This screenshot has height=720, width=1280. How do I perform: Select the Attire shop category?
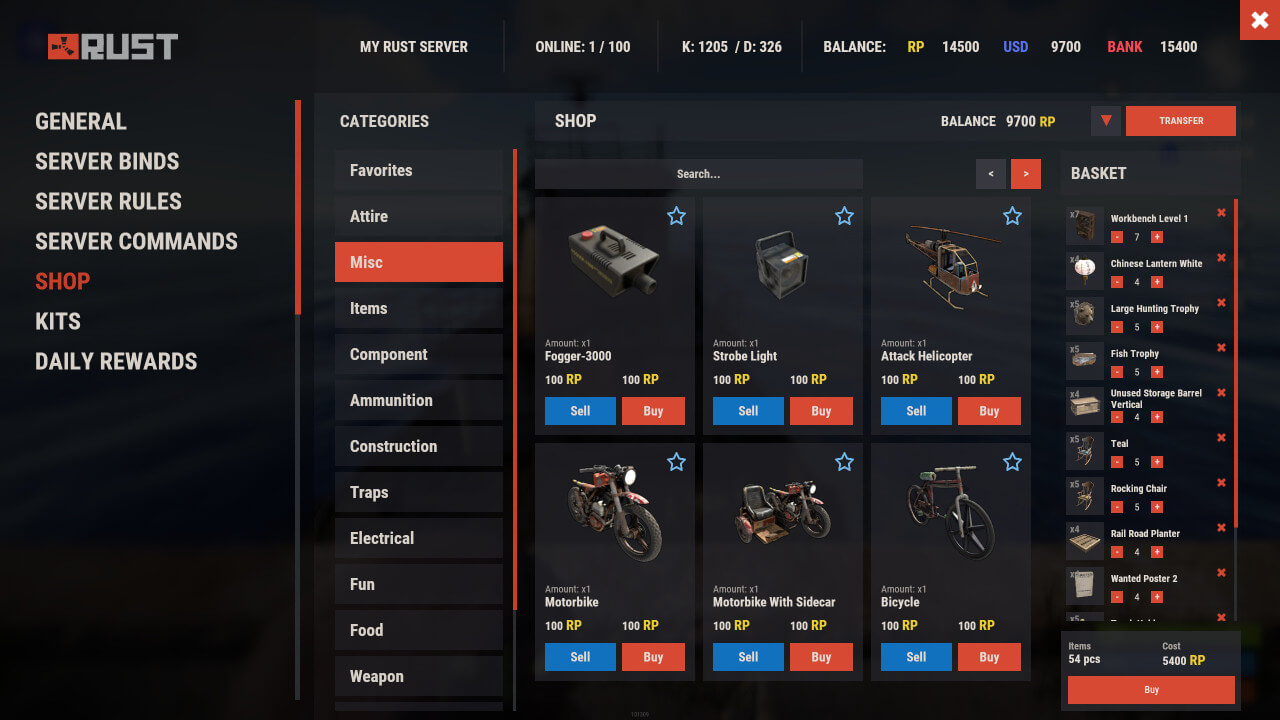point(418,216)
